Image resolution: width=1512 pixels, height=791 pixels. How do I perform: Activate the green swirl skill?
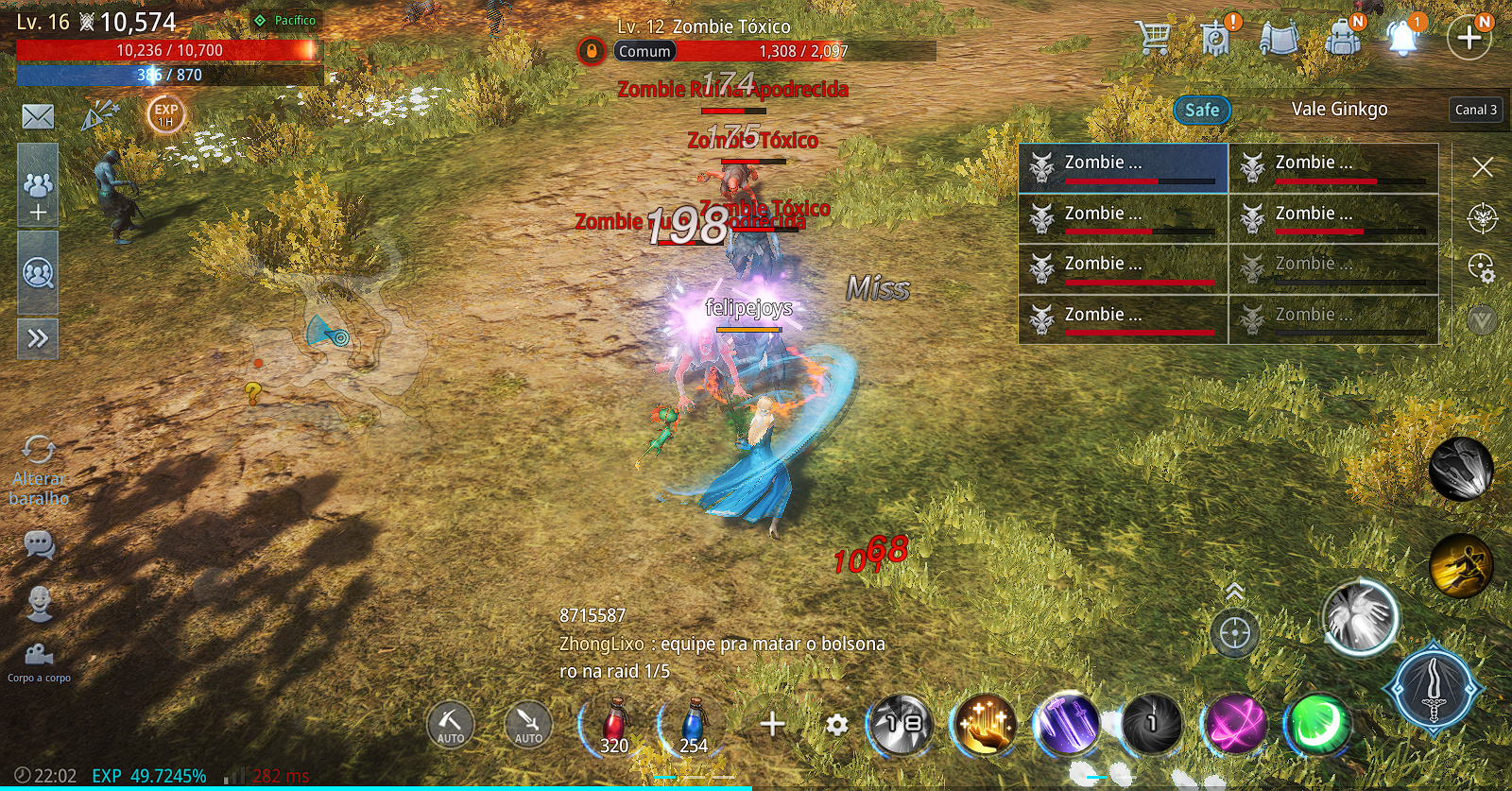[1316, 725]
